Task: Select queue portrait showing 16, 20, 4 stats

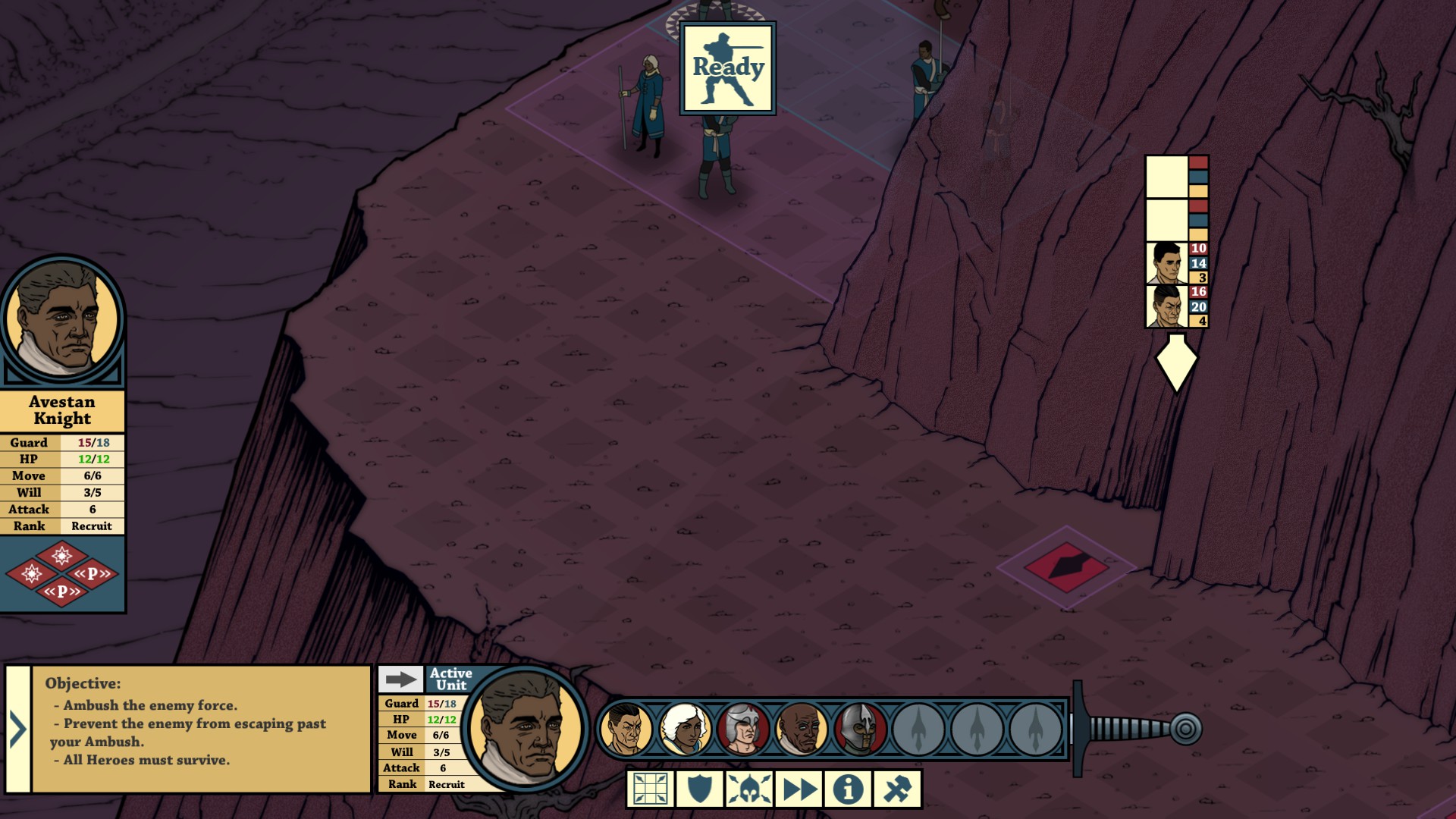Action: 1166,306
